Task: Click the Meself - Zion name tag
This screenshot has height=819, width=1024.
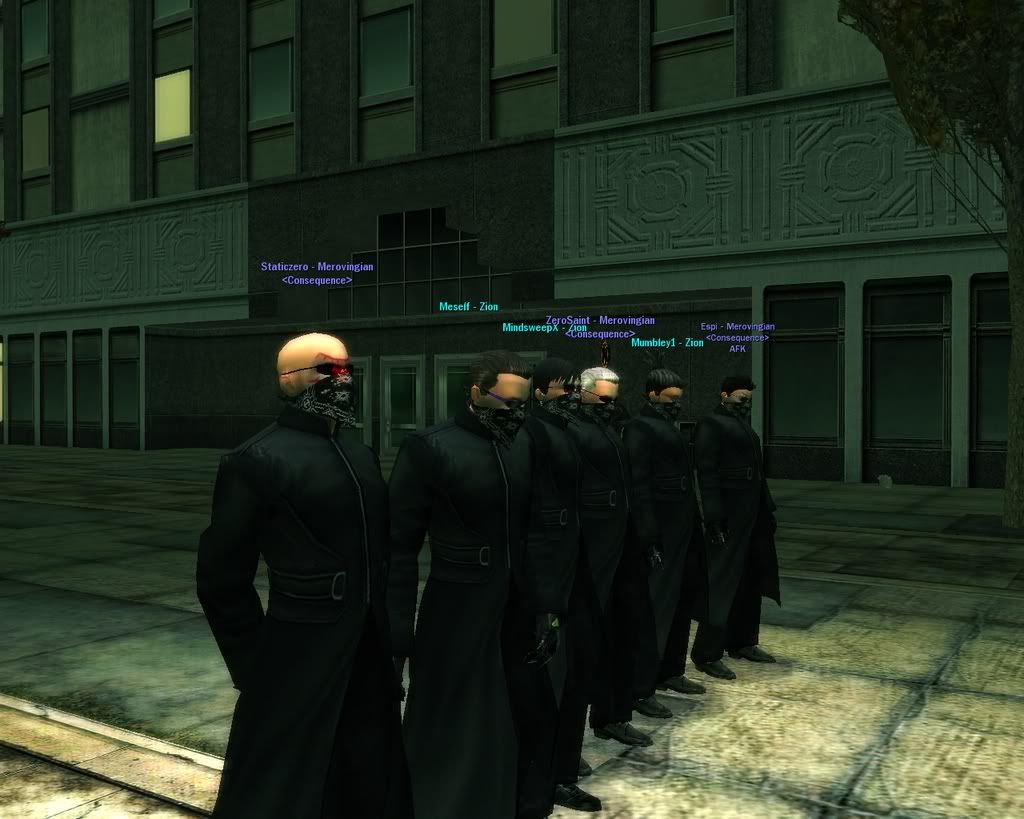Action: [468, 307]
